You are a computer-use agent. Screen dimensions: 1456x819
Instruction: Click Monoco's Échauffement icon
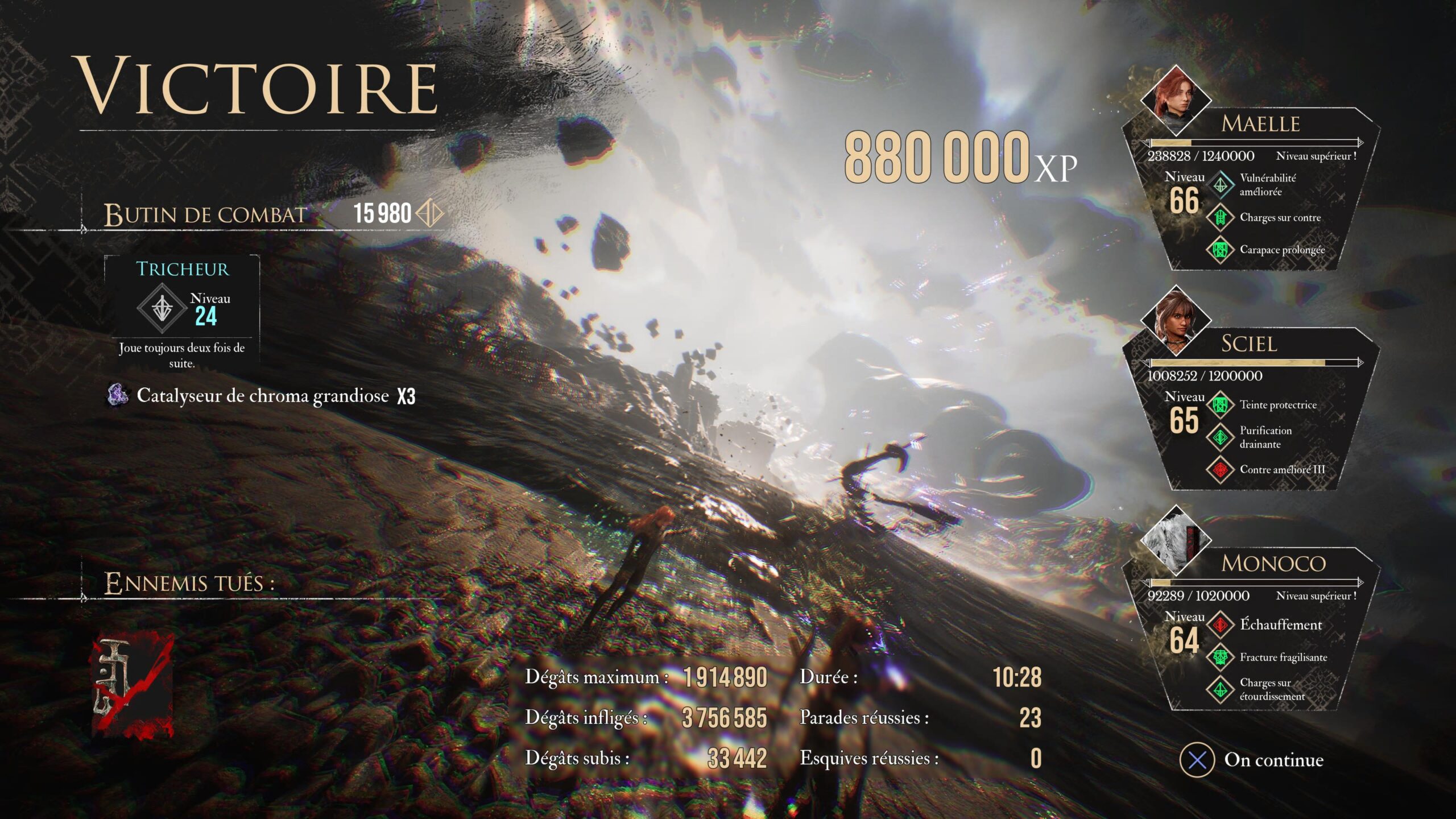point(1220,625)
